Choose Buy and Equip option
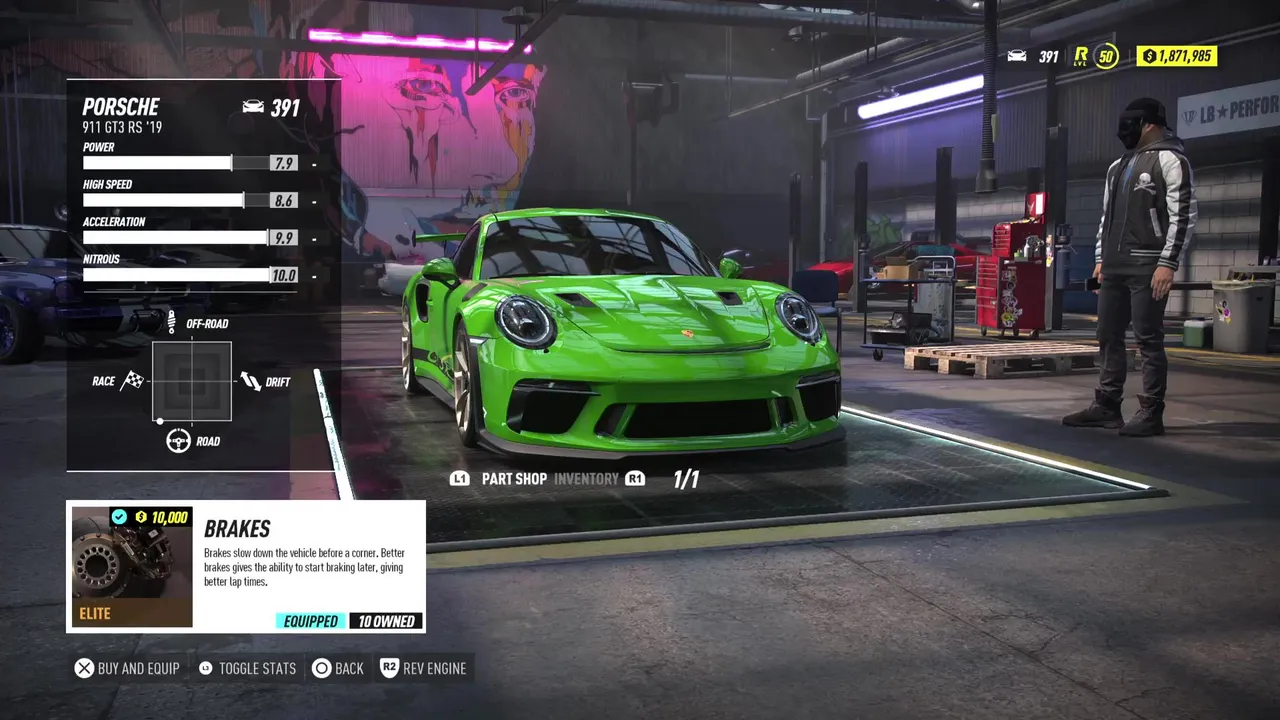Image resolution: width=1280 pixels, height=720 pixels. [x=127, y=668]
